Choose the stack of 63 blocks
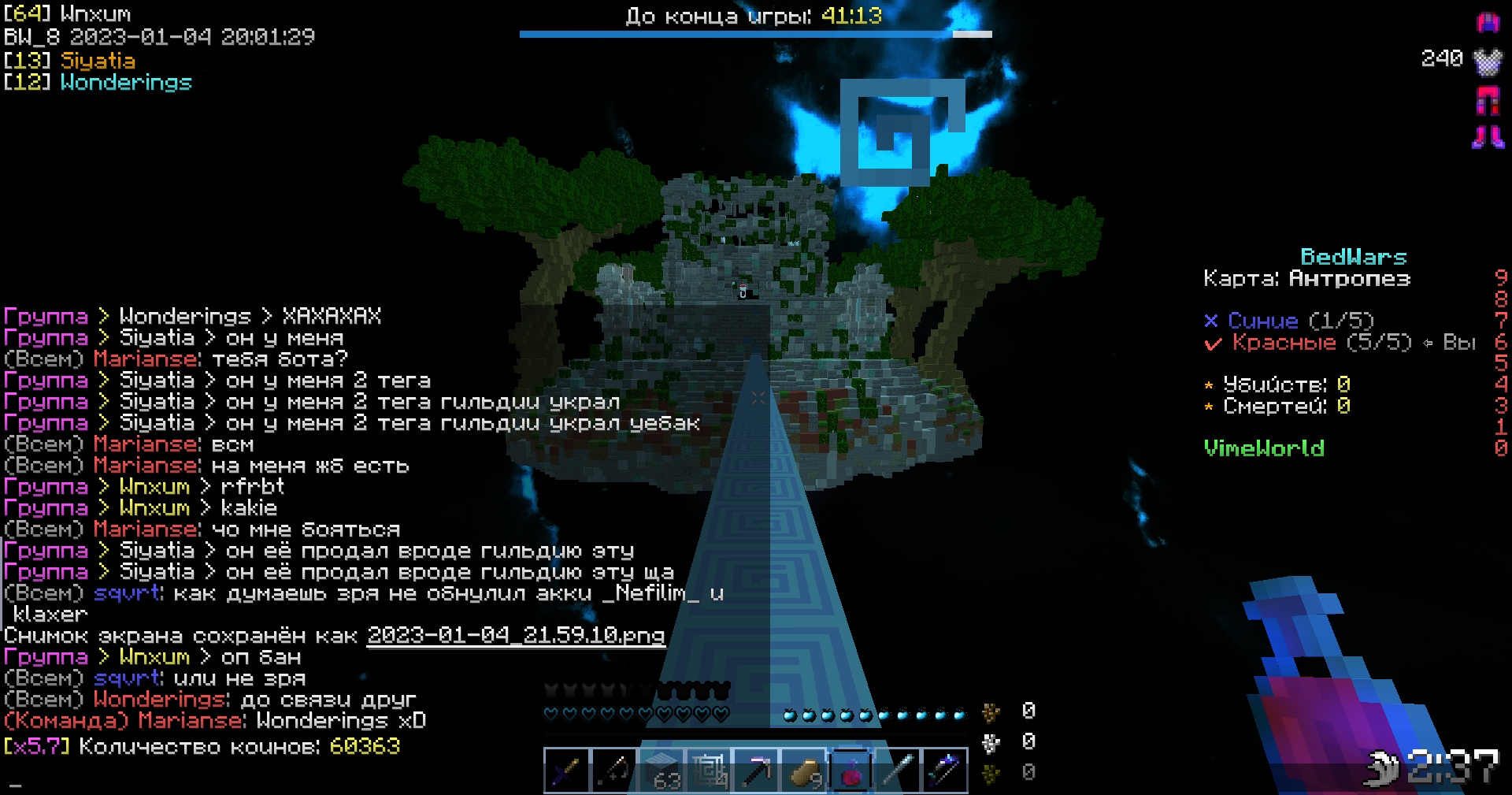 [x=661, y=770]
